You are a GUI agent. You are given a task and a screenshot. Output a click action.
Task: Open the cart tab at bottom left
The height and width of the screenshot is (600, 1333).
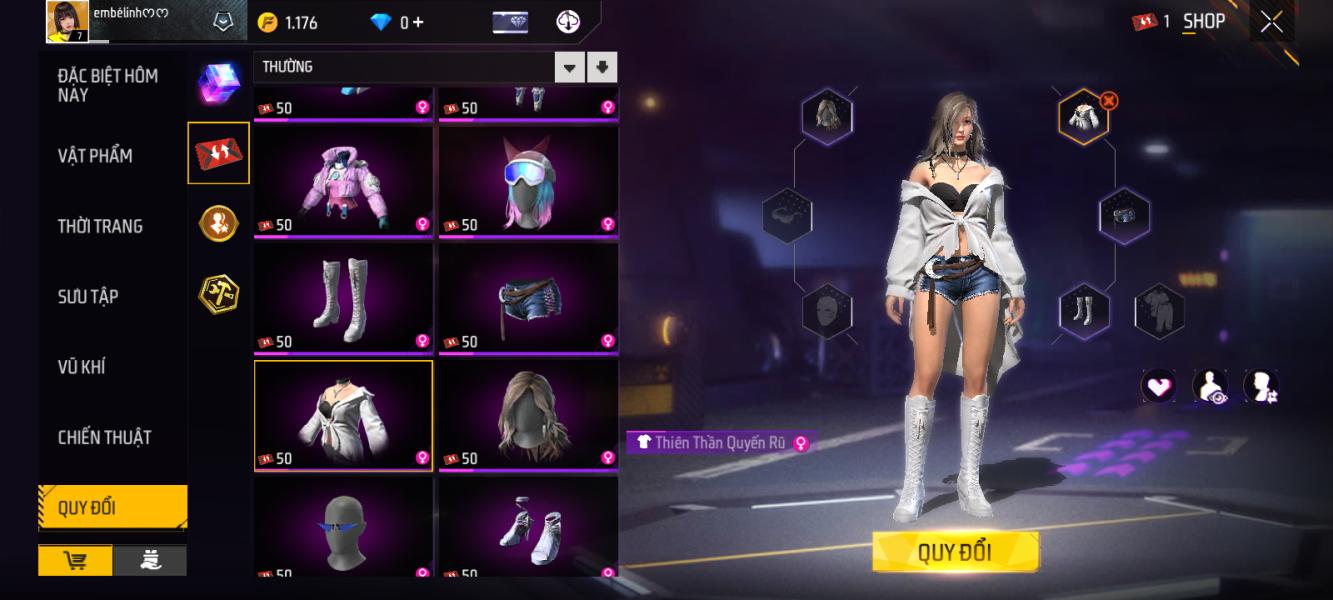point(75,561)
